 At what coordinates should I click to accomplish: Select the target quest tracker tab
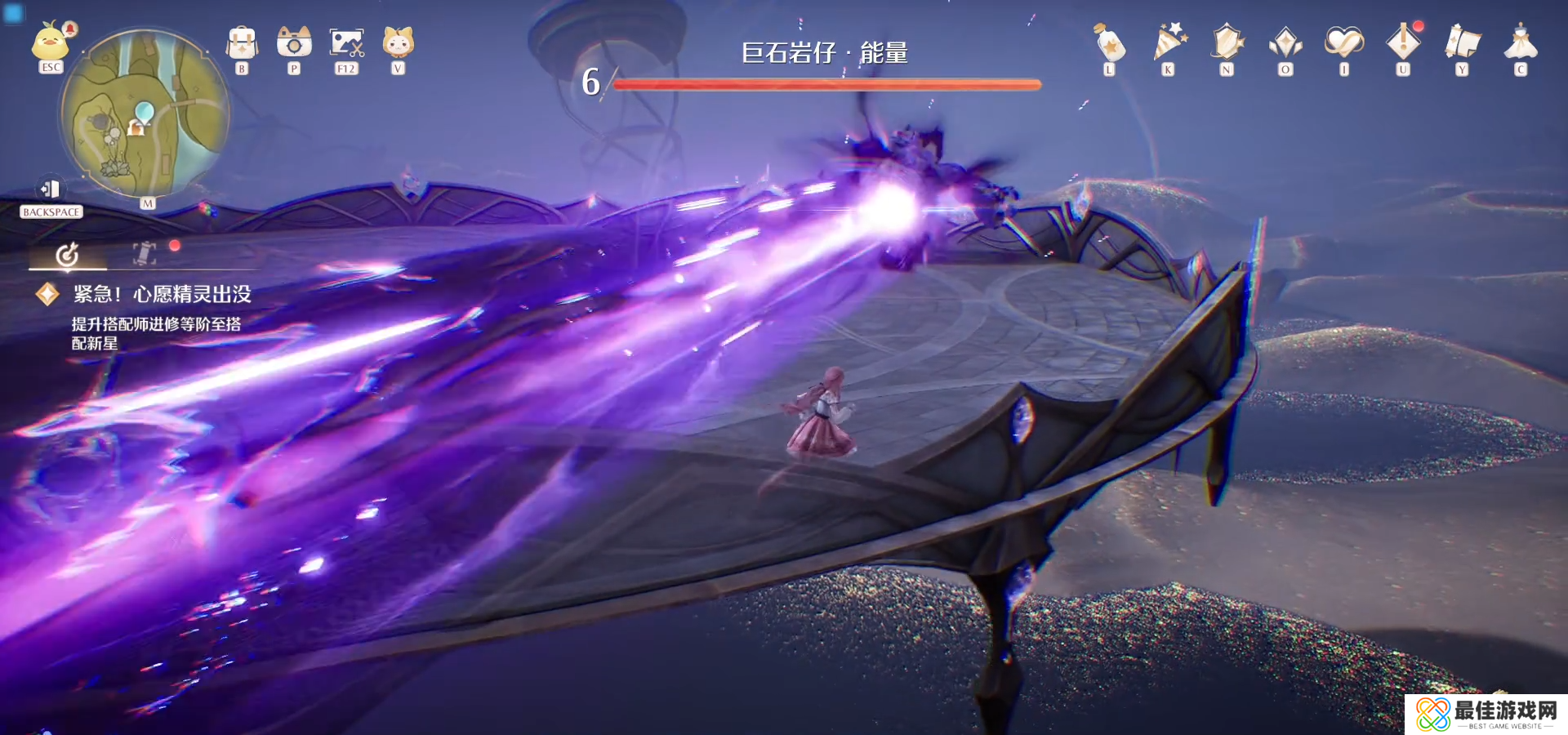(x=67, y=255)
